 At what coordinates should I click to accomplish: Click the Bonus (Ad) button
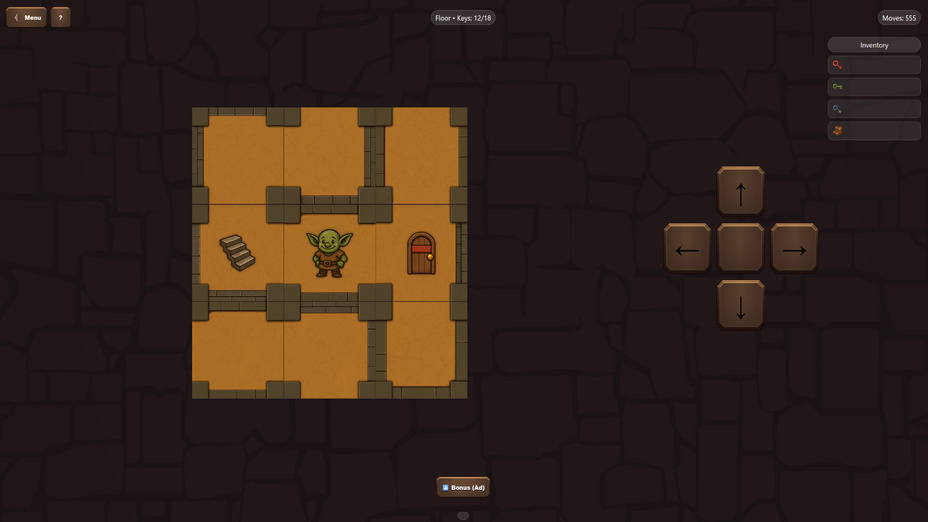[x=463, y=487]
